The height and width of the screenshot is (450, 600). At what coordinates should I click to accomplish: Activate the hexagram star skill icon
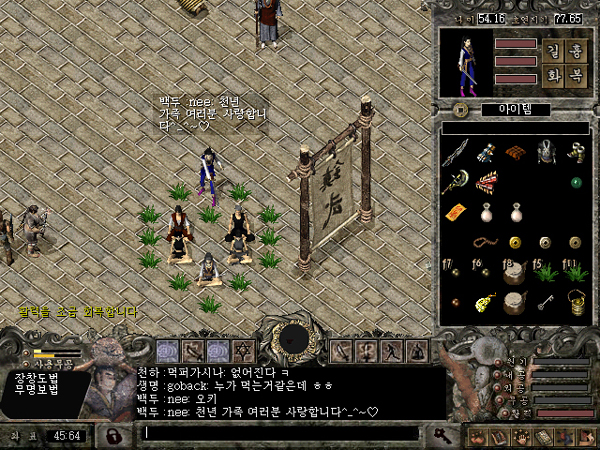tap(243, 350)
